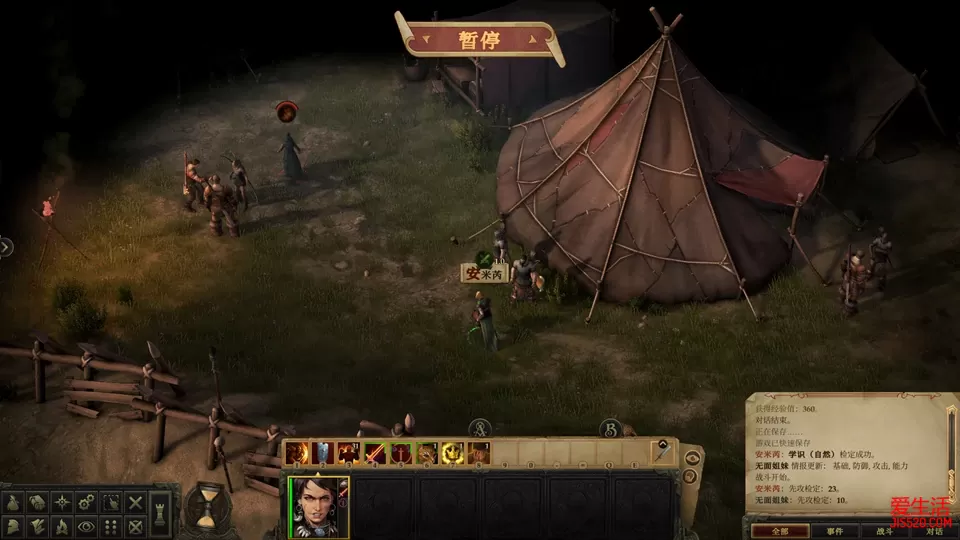Click the 暂停 pause banner
960x540 pixels.
click(478, 40)
